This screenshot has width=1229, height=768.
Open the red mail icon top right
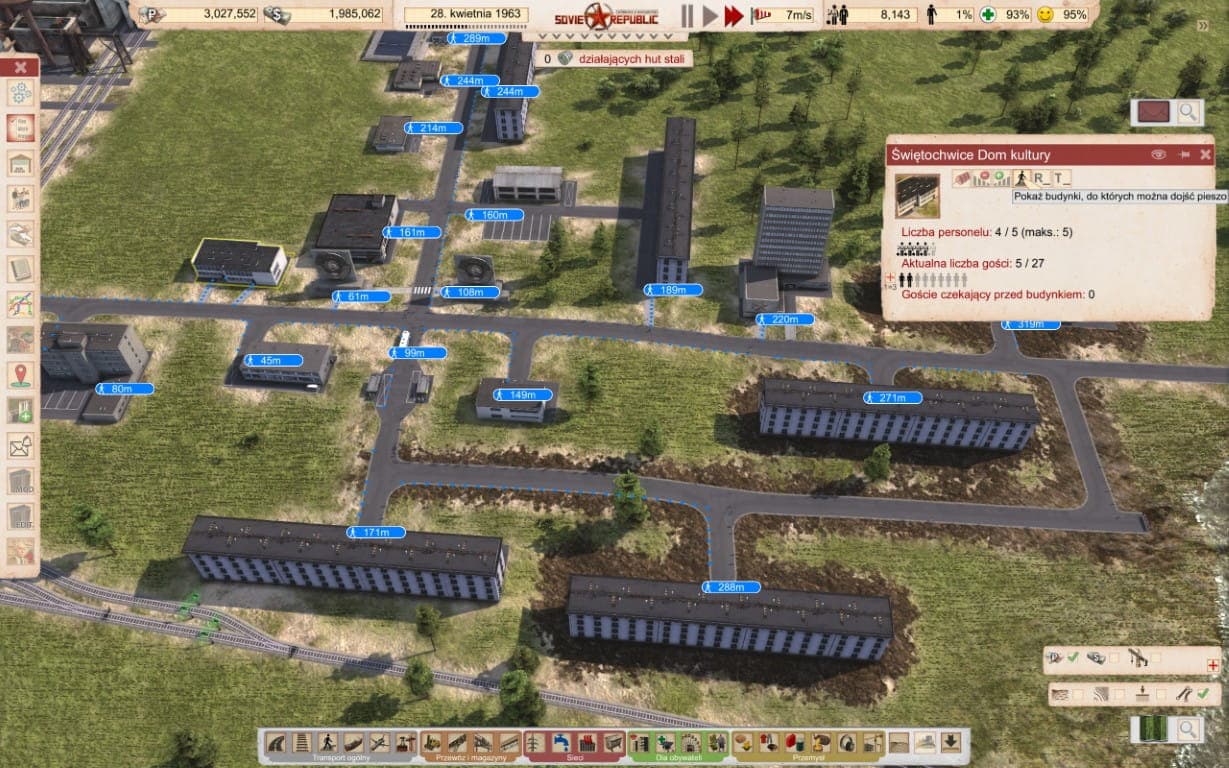[x=1154, y=112]
